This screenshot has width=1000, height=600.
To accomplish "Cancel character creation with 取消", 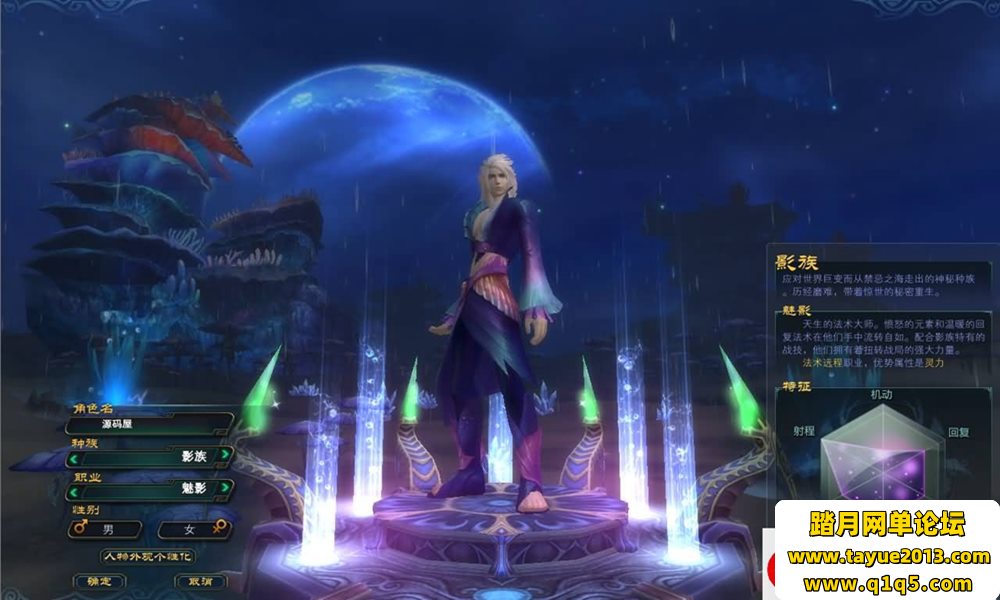I will 200,581.
